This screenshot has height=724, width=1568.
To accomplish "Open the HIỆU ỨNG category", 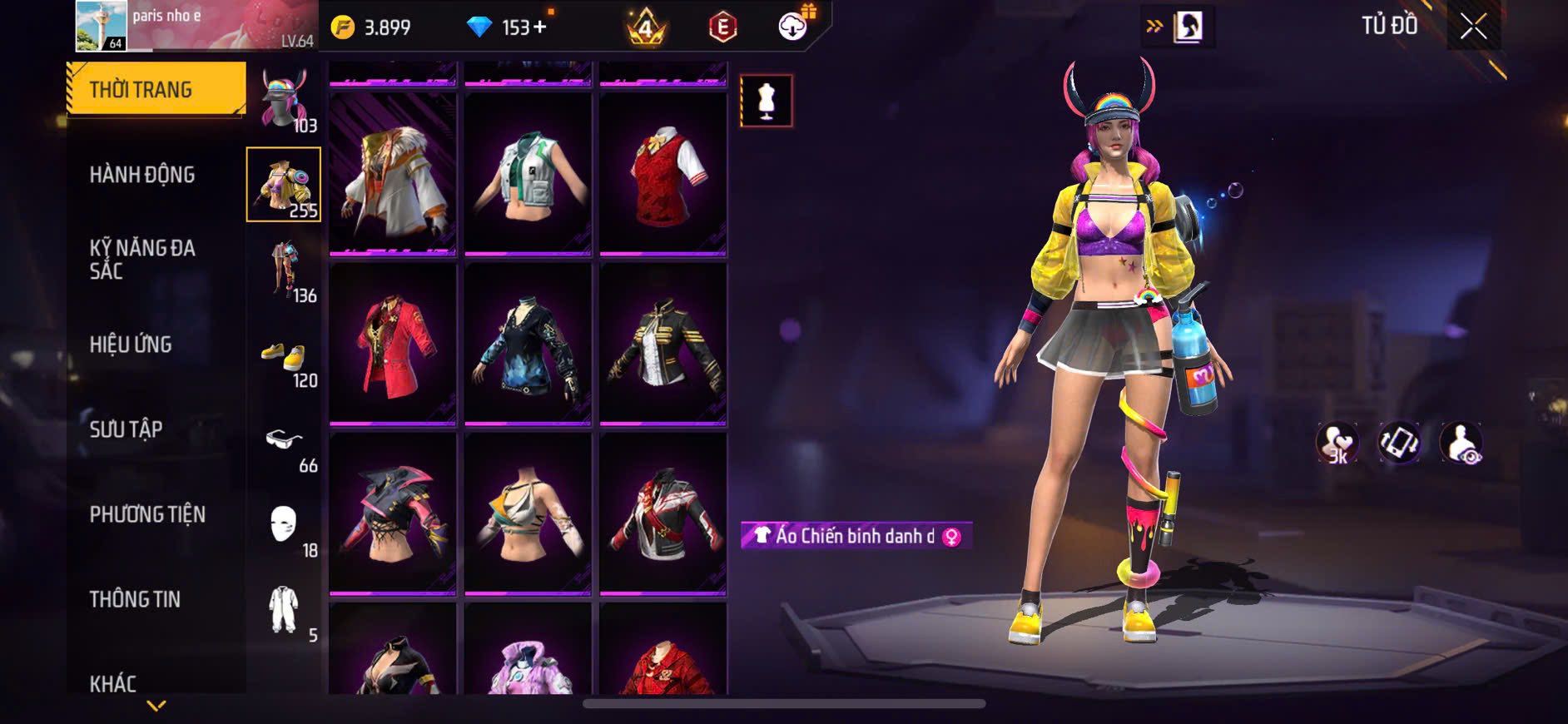I will coord(131,345).
